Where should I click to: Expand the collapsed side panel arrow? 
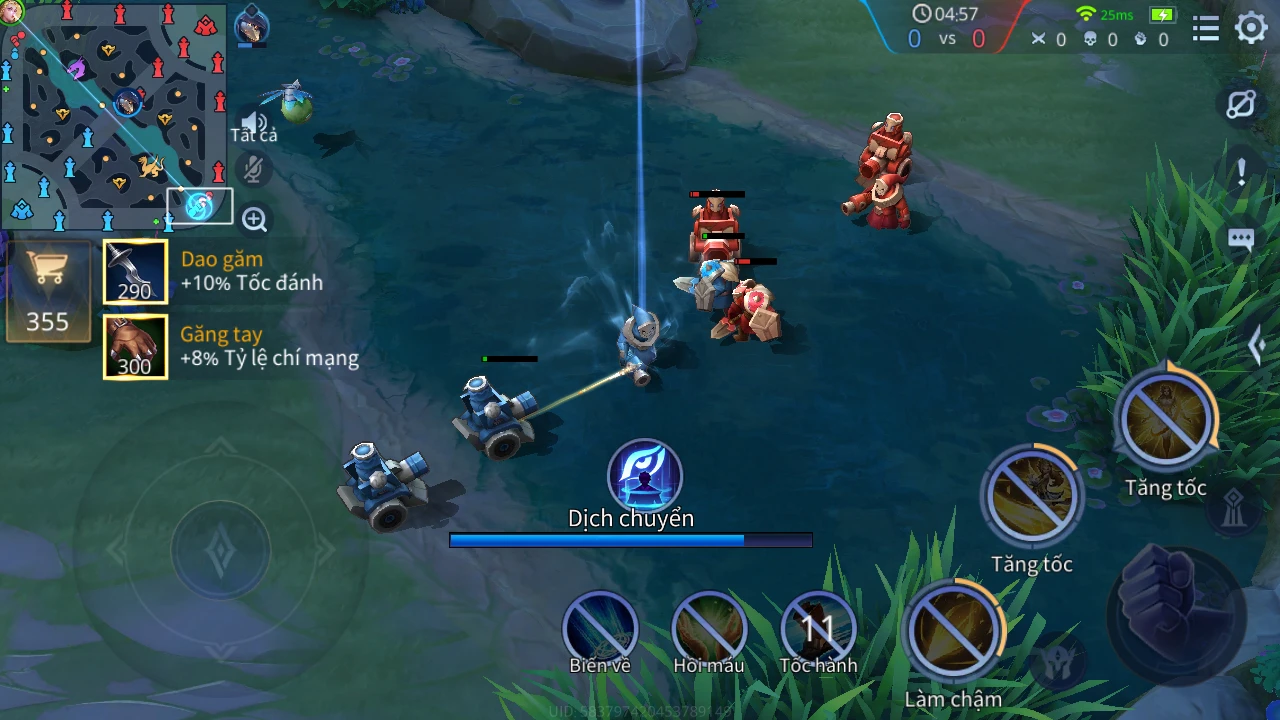1258,346
